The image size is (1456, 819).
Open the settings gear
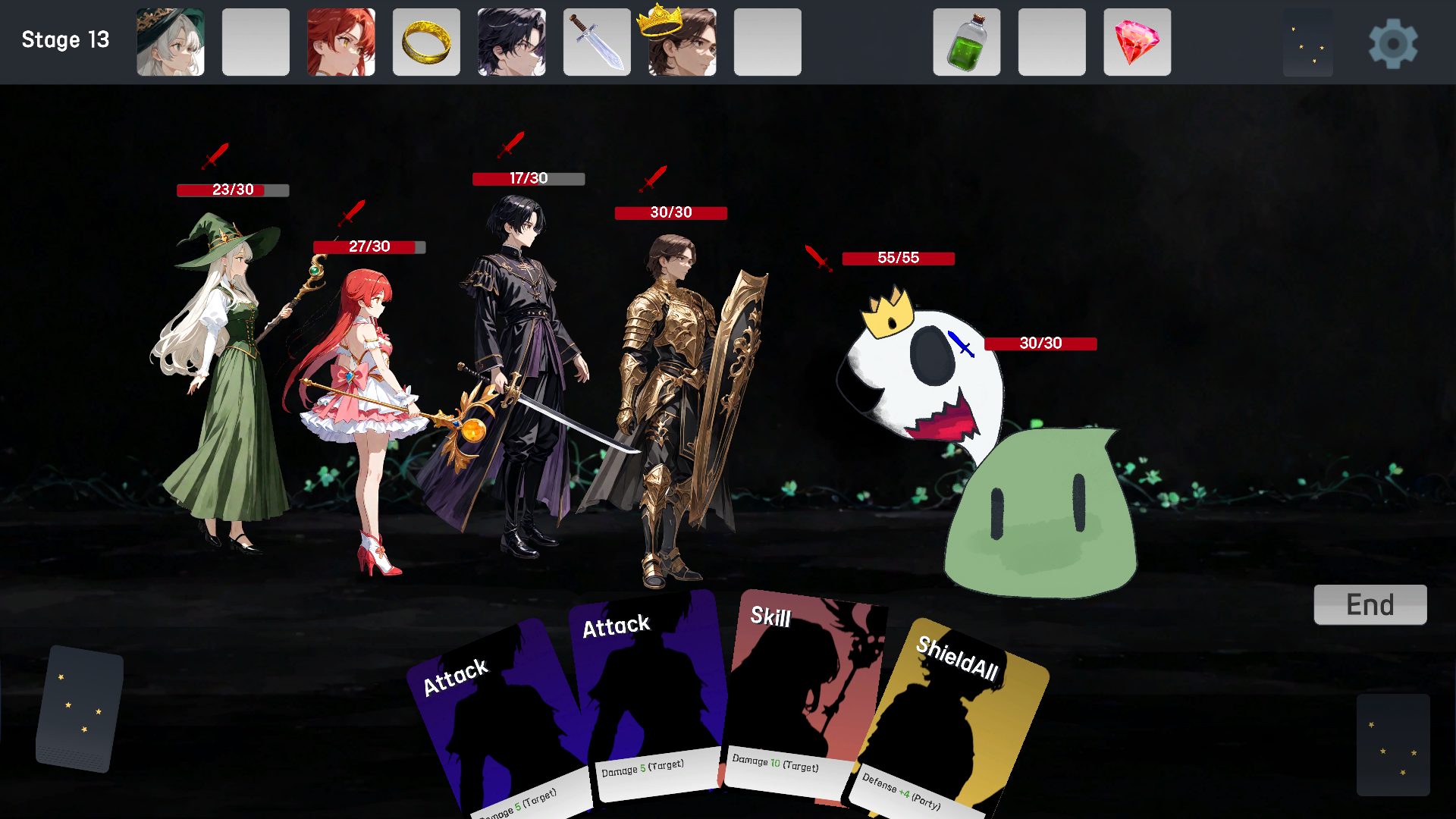point(1398,42)
